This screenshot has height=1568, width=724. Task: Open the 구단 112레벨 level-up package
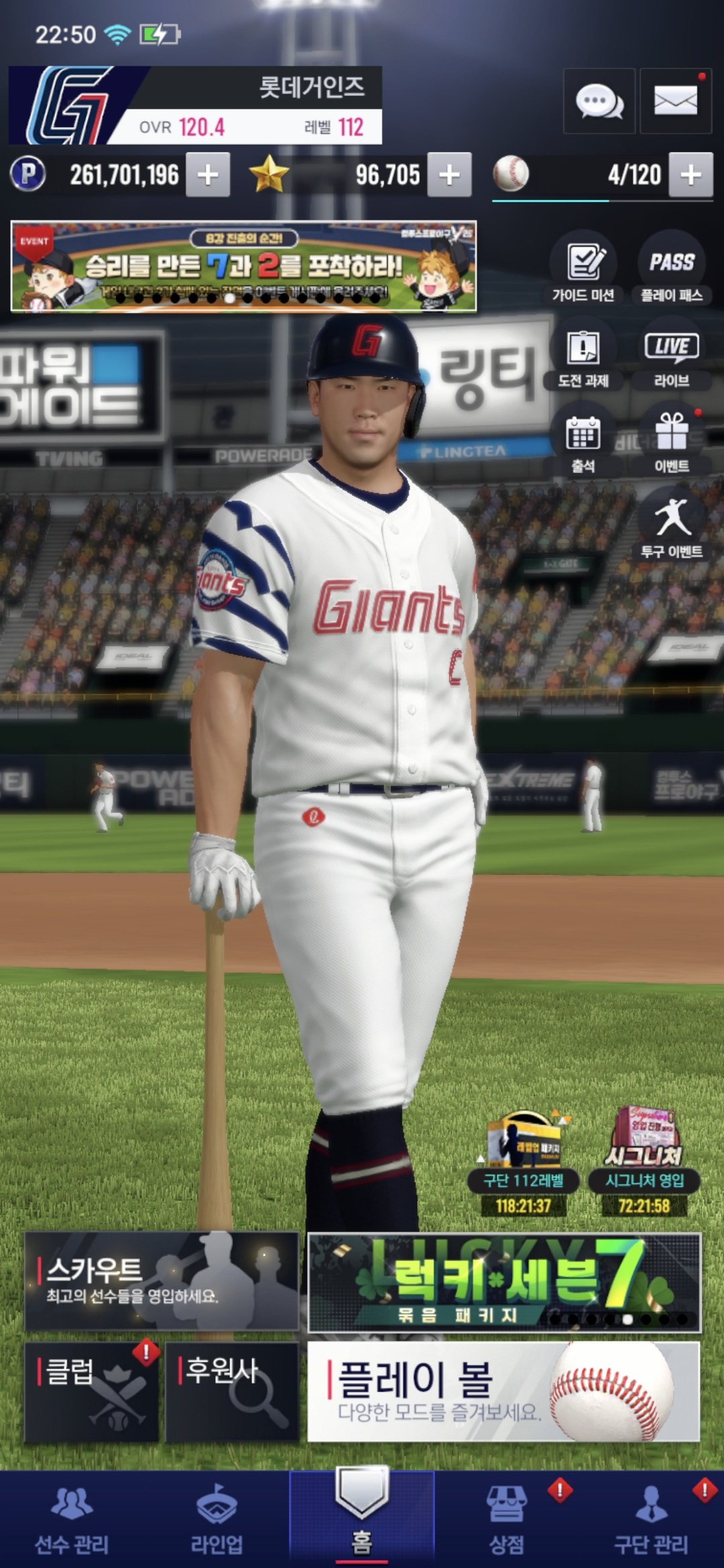[x=524, y=1163]
